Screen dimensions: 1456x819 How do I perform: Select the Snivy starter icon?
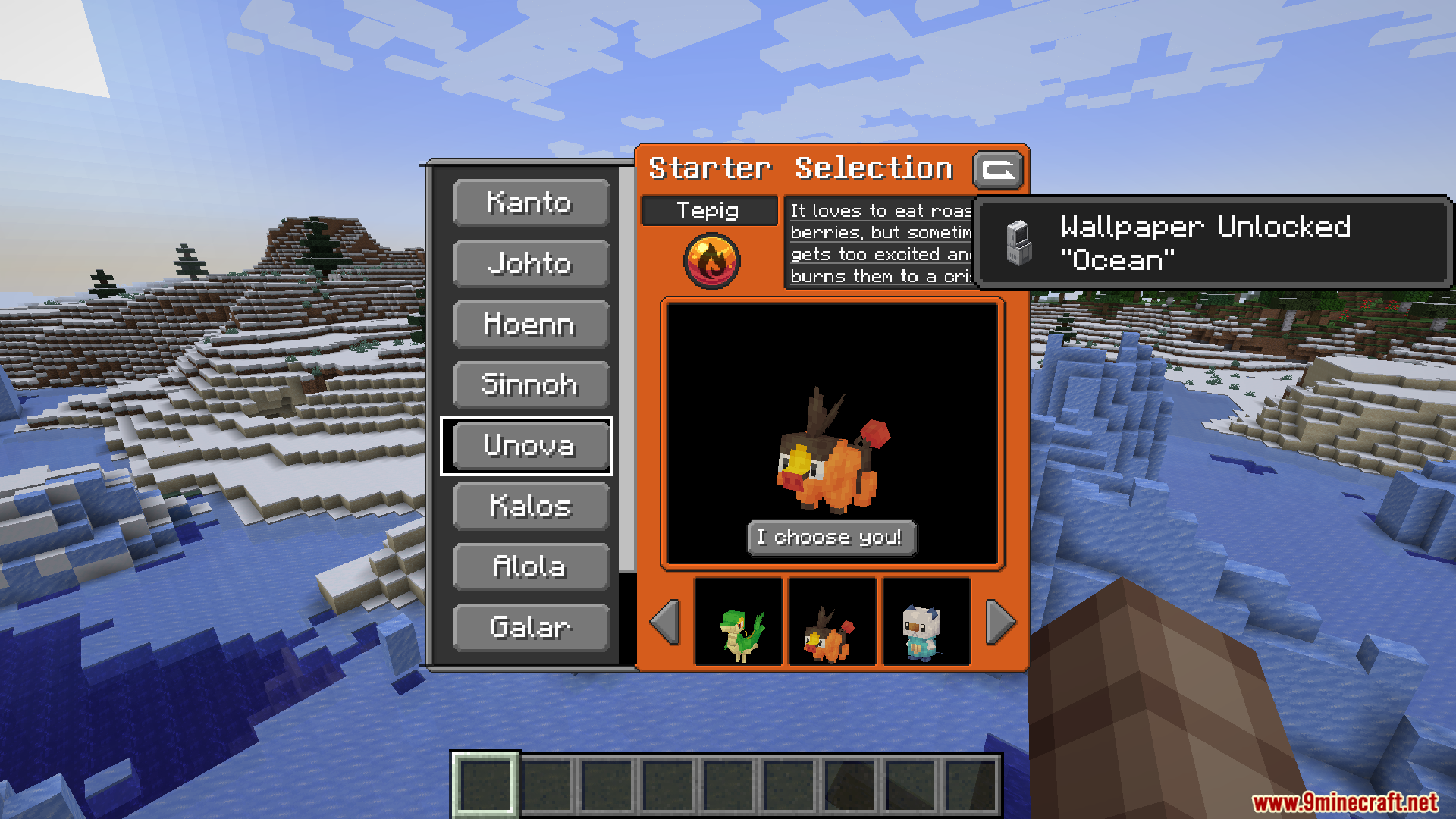739,622
